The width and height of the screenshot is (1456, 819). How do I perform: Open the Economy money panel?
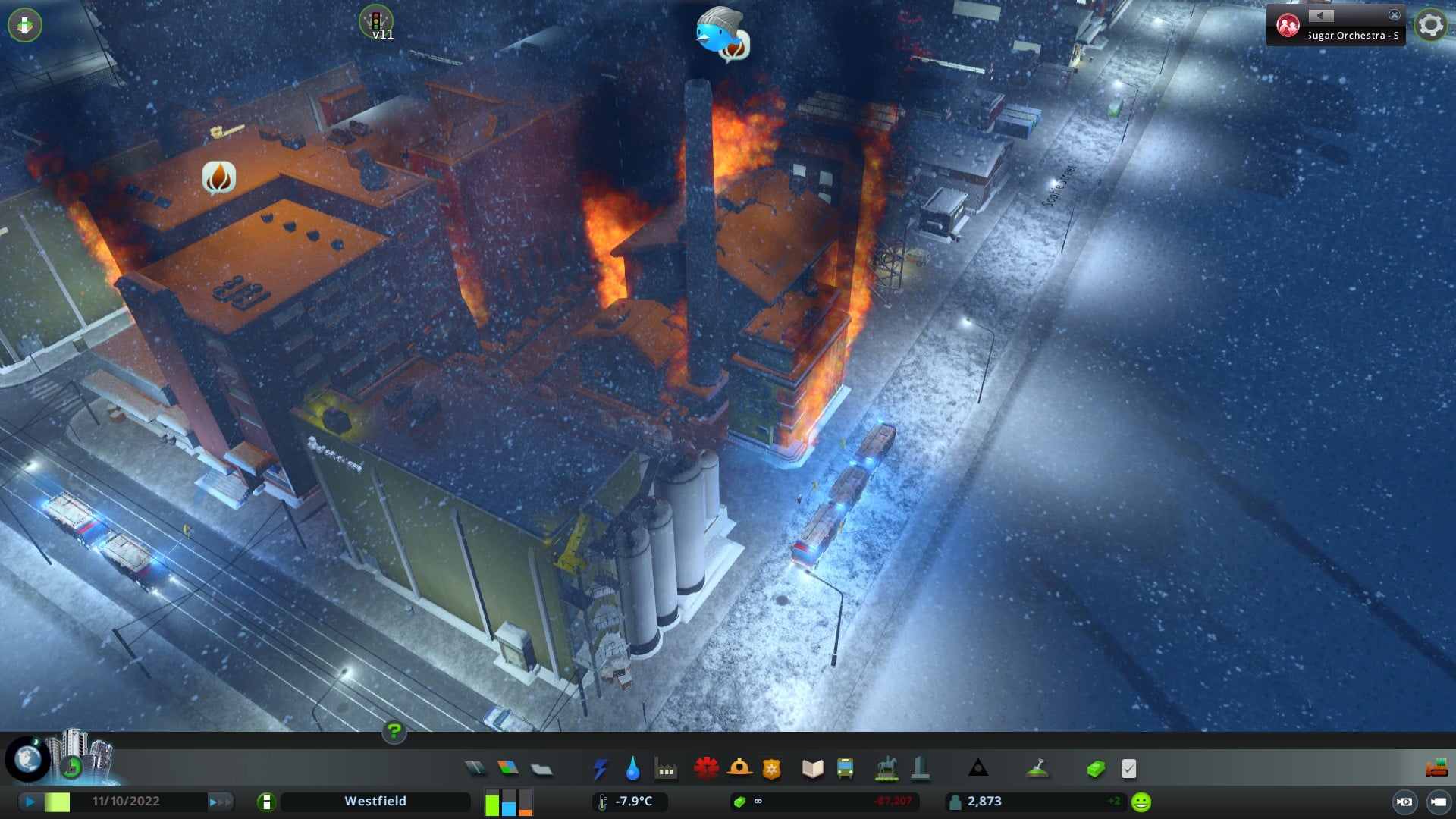point(1096,769)
